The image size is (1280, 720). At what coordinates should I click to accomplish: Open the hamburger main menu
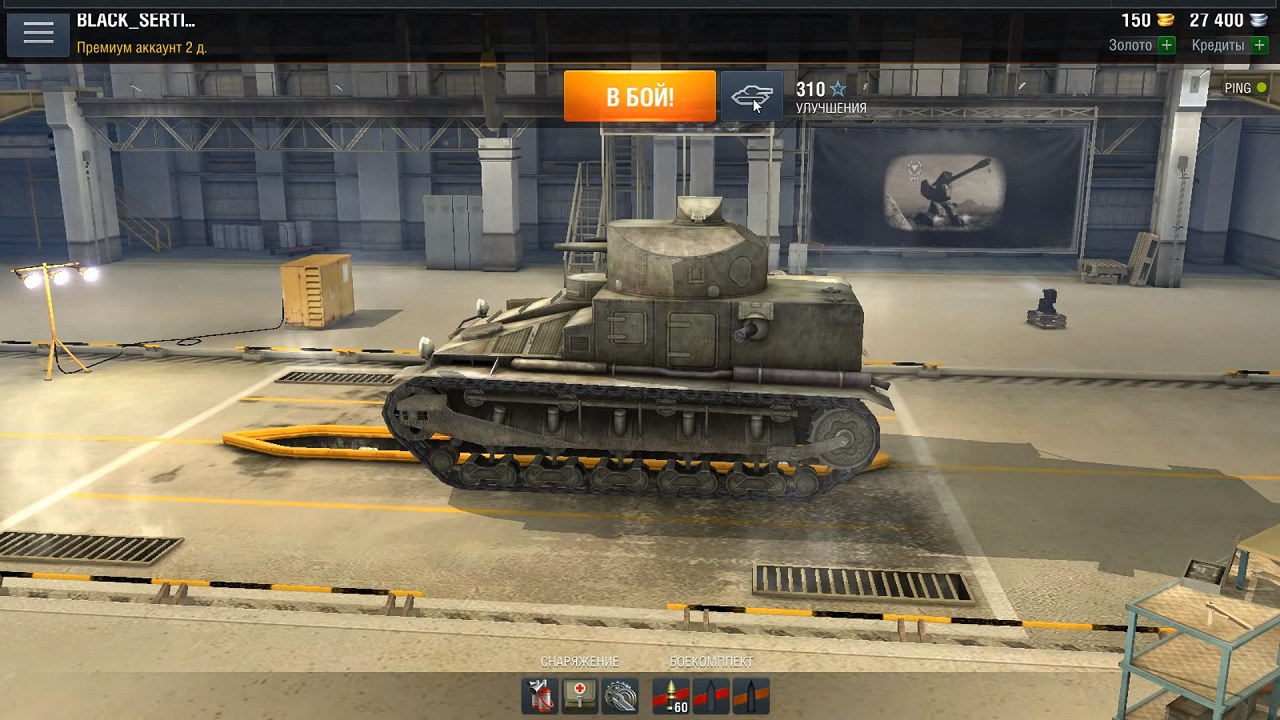click(38, 33)
